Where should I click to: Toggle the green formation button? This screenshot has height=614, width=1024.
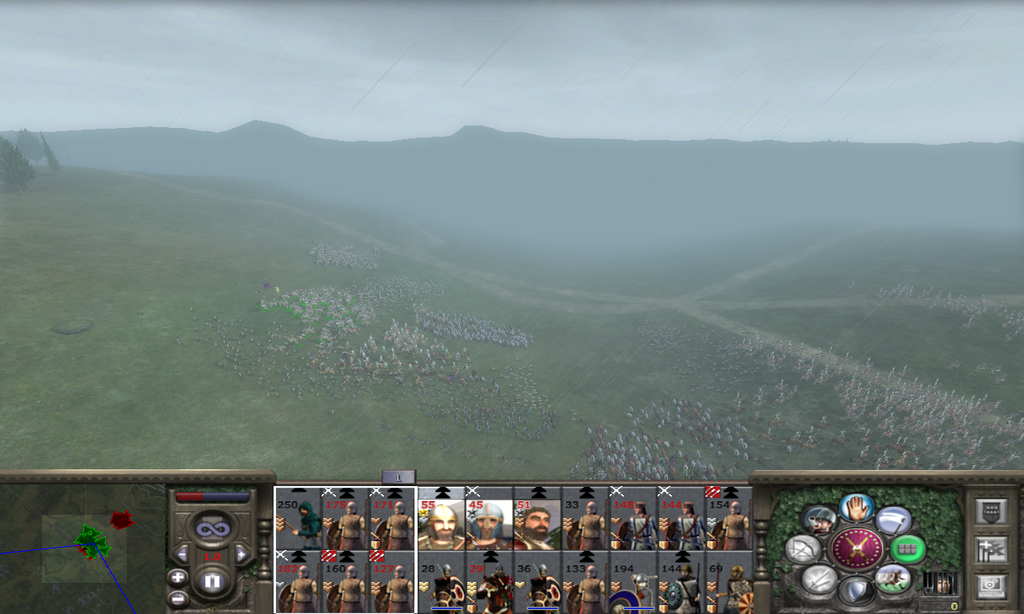[x=908, y=548]
